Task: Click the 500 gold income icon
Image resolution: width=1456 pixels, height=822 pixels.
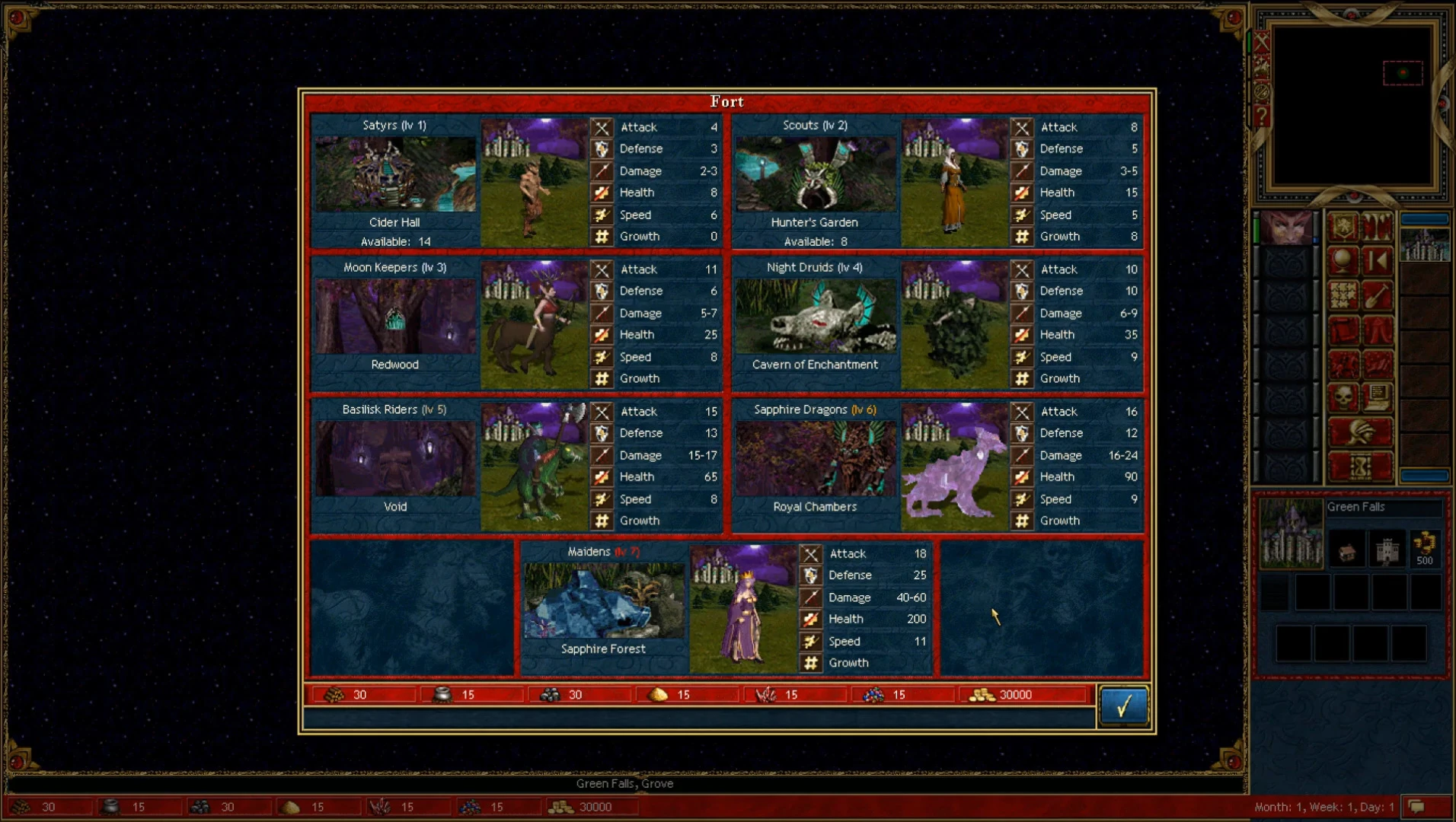Action: [x=1424, y=548]
